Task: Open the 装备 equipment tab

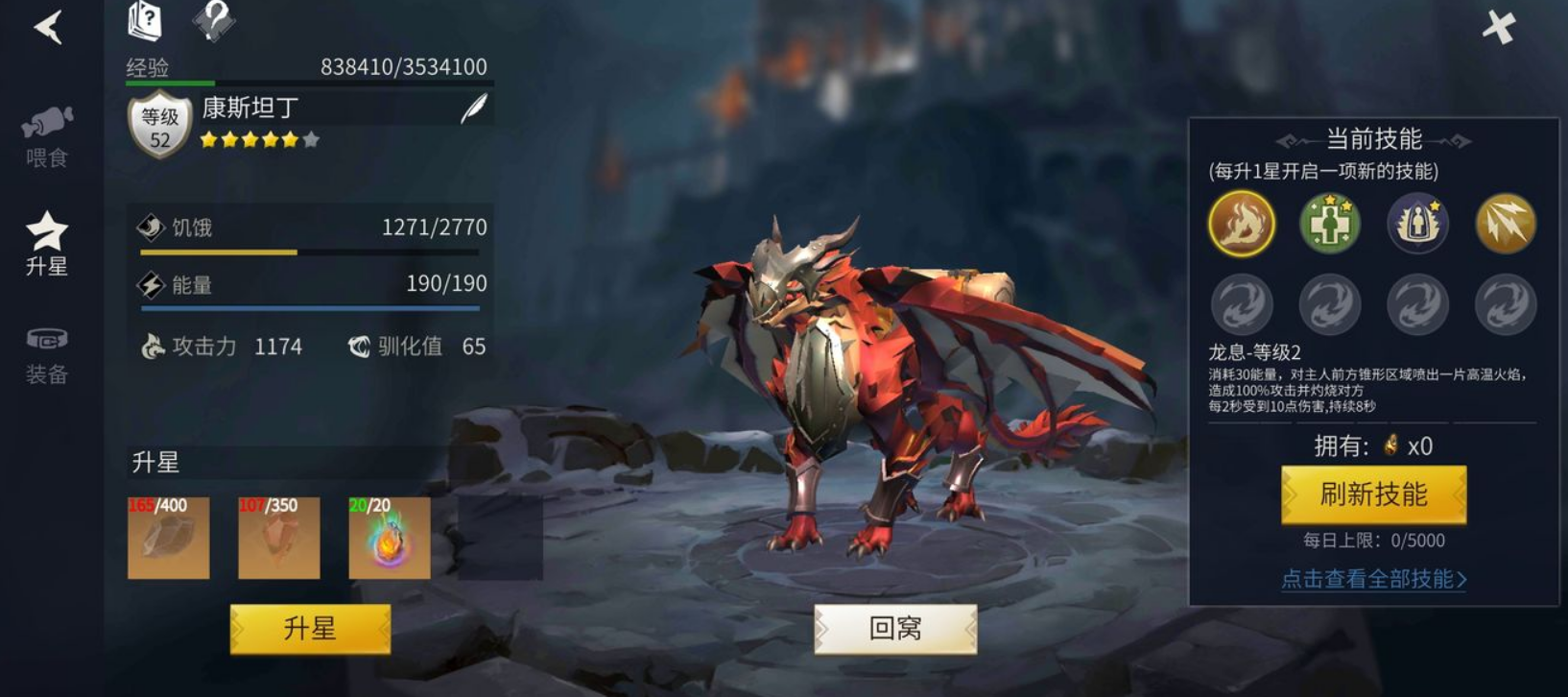Action: click(47, 354)
